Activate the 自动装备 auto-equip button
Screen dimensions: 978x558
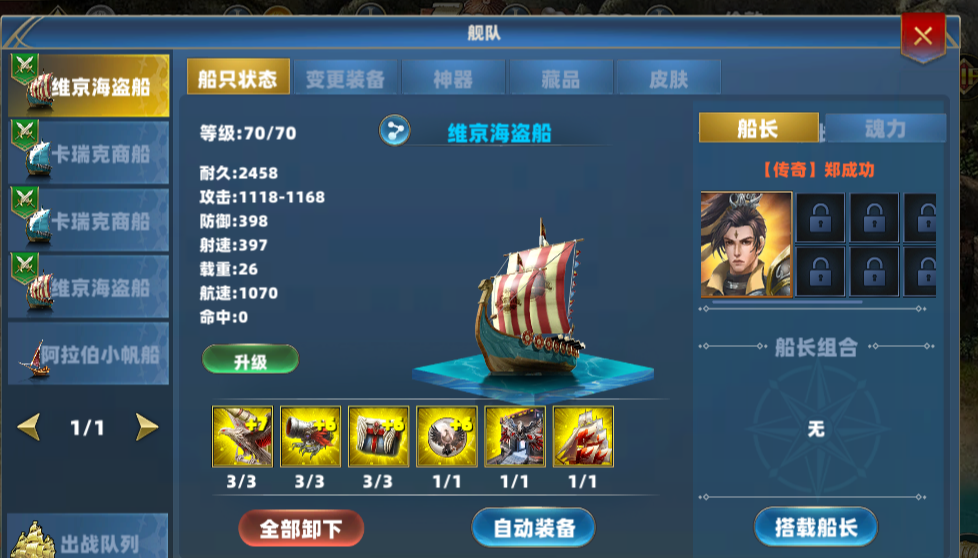pos(533,528)
